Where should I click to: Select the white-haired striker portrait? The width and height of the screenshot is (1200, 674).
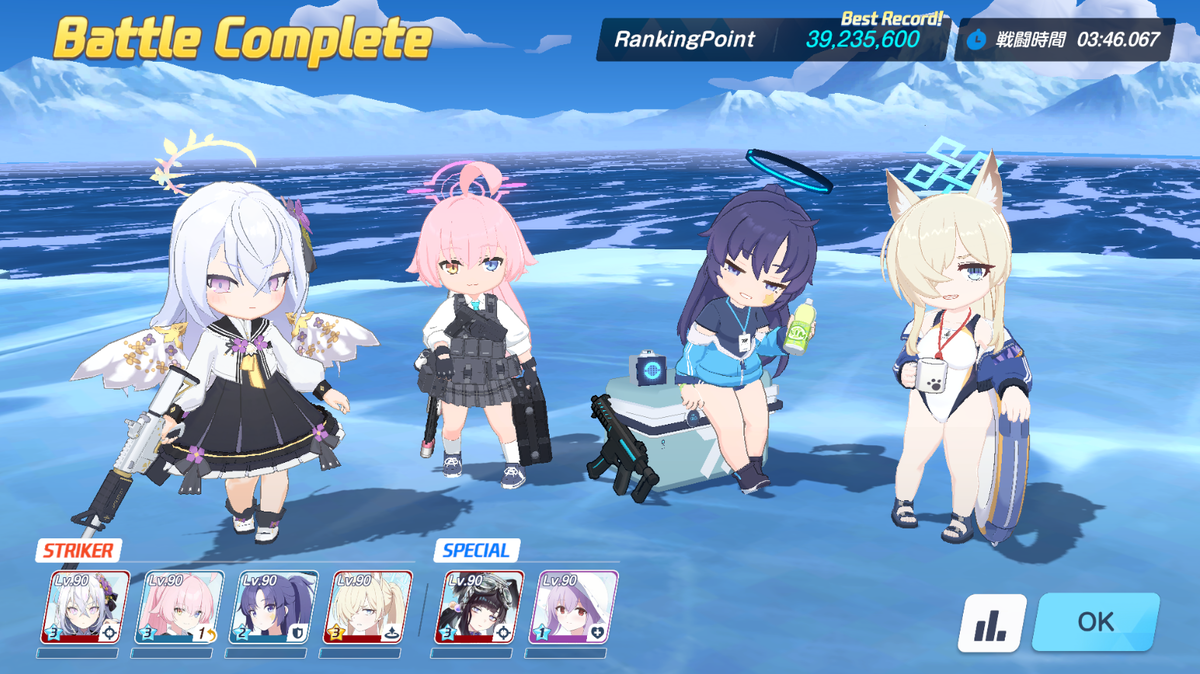click(85, 607)
